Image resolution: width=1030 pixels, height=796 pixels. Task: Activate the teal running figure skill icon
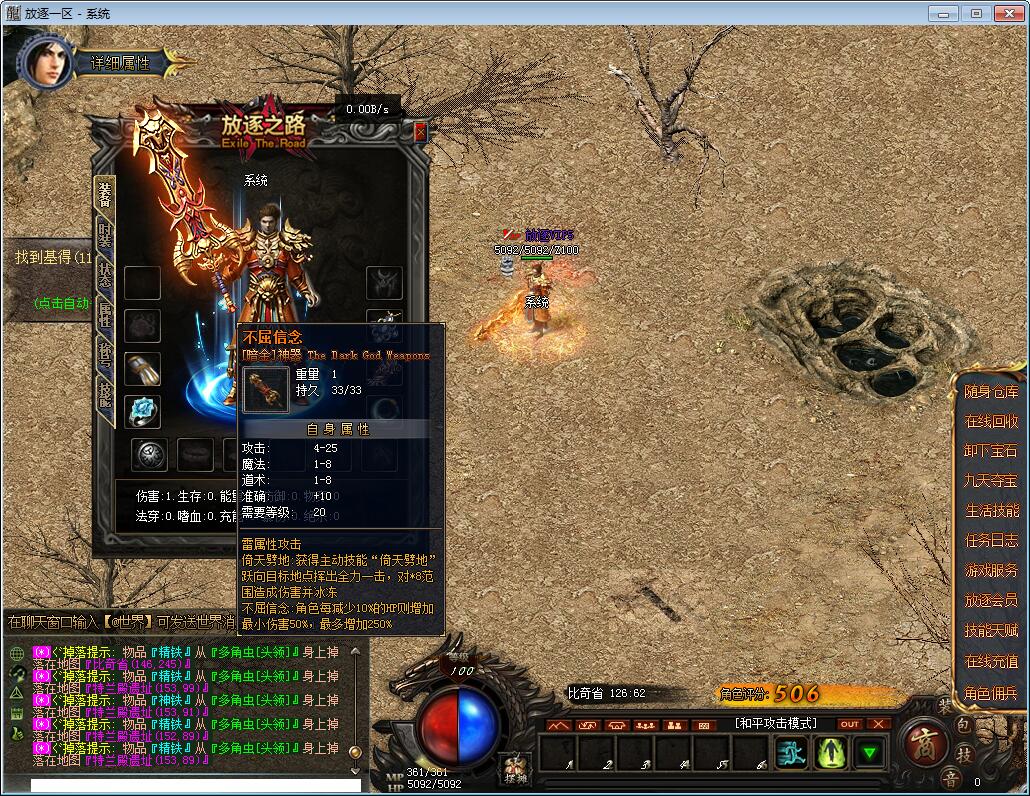(792, 752)
